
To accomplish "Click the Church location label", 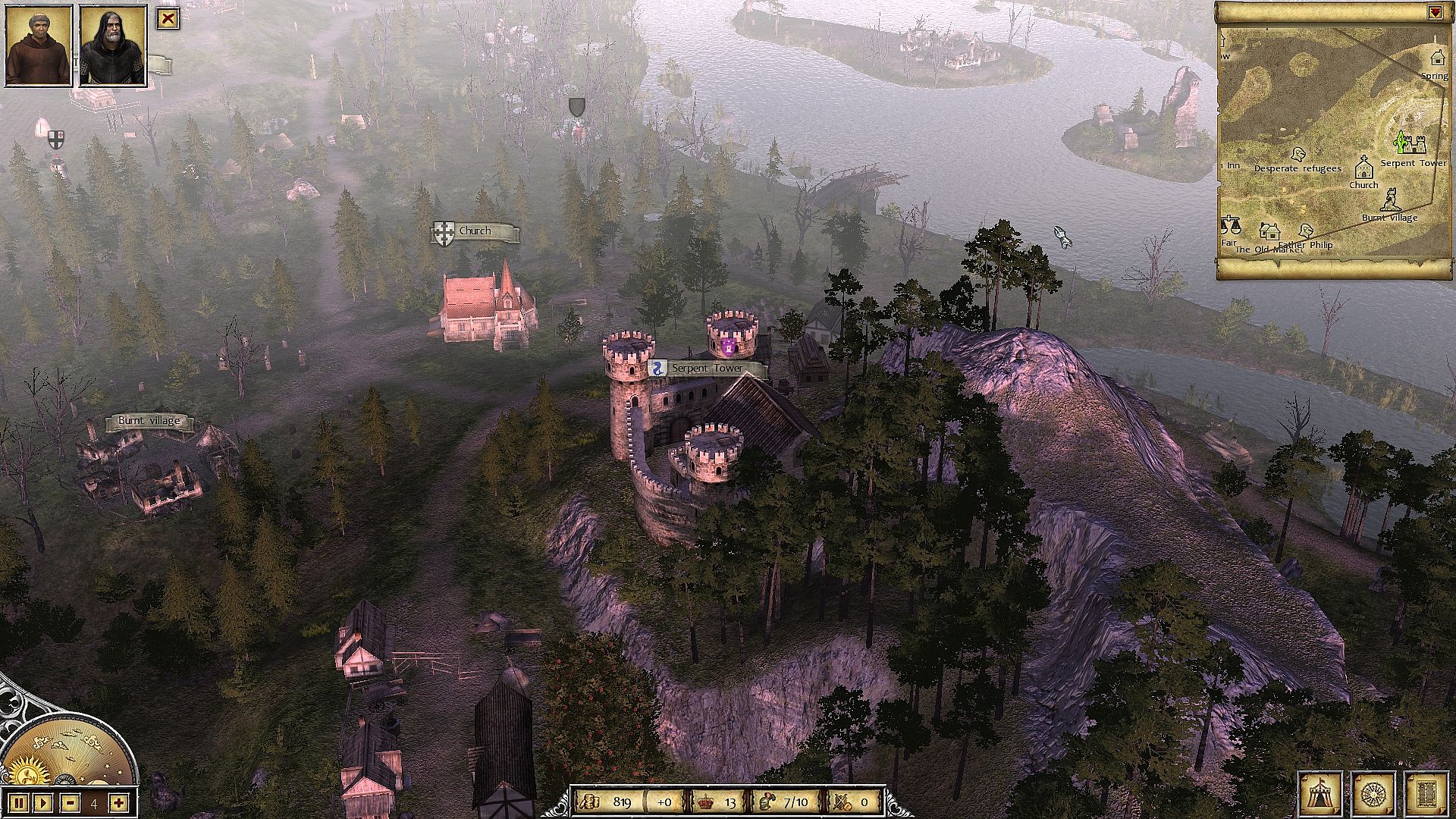I will point(475,231).
